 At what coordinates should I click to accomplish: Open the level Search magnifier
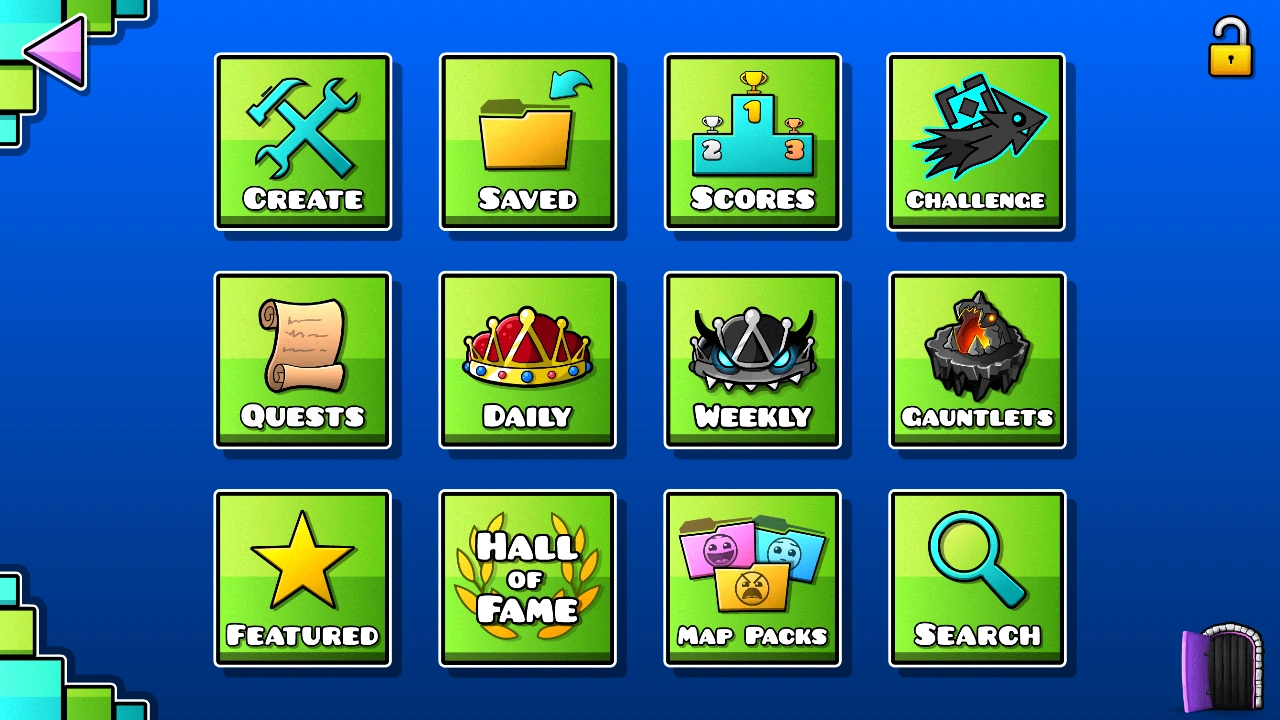pyautogui.click(x=976, y=578)
